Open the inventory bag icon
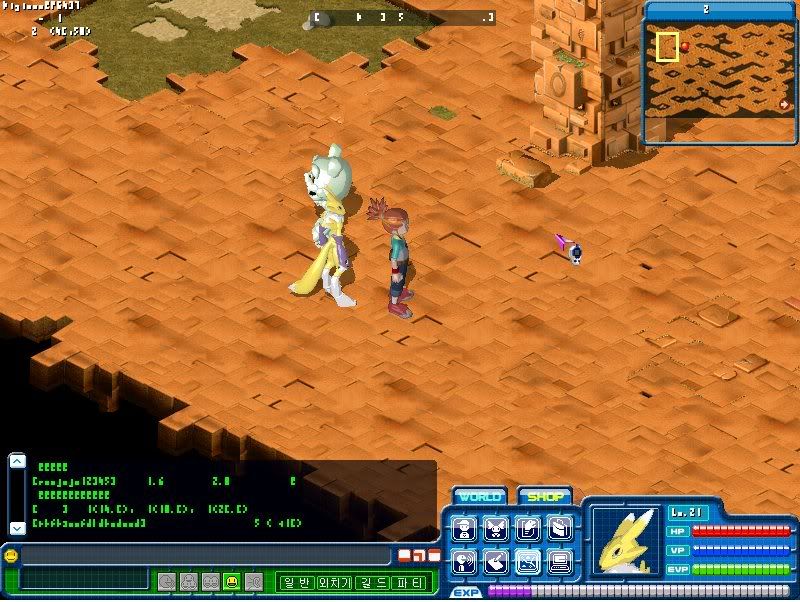Image resolution: width=800 pixels, height=602 pixels. point(560,529)
